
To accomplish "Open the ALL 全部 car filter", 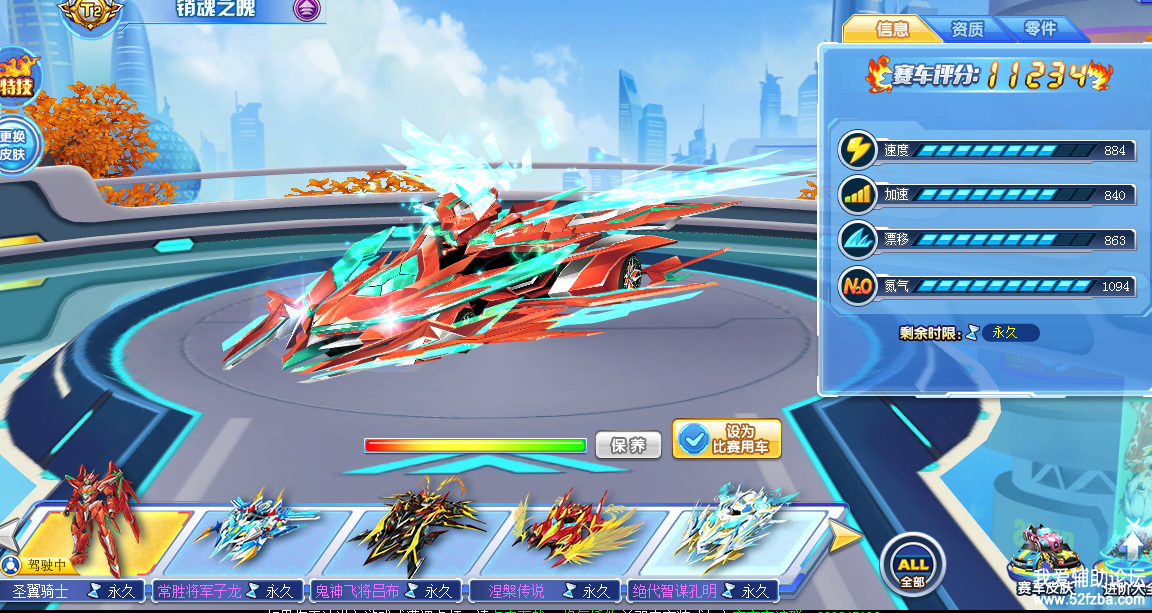I will [912, 562].
